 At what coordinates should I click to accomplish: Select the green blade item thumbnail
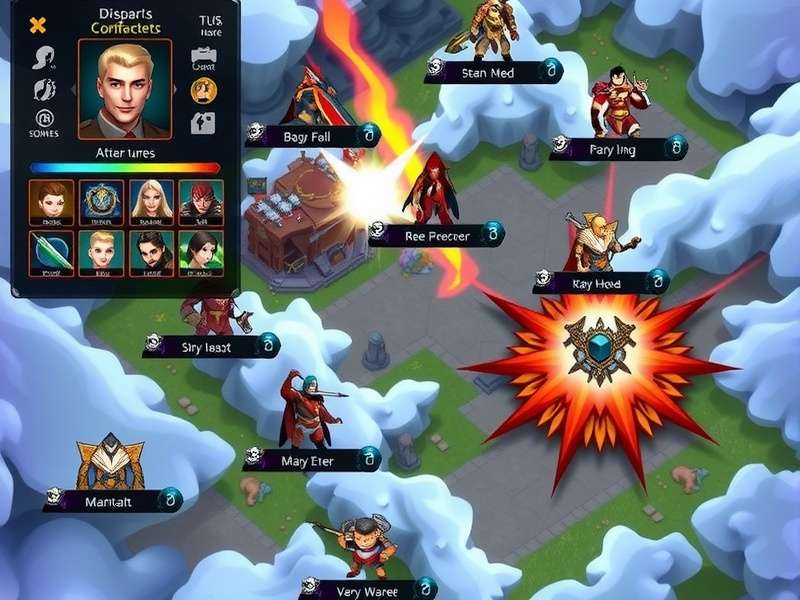pos(51,252)
